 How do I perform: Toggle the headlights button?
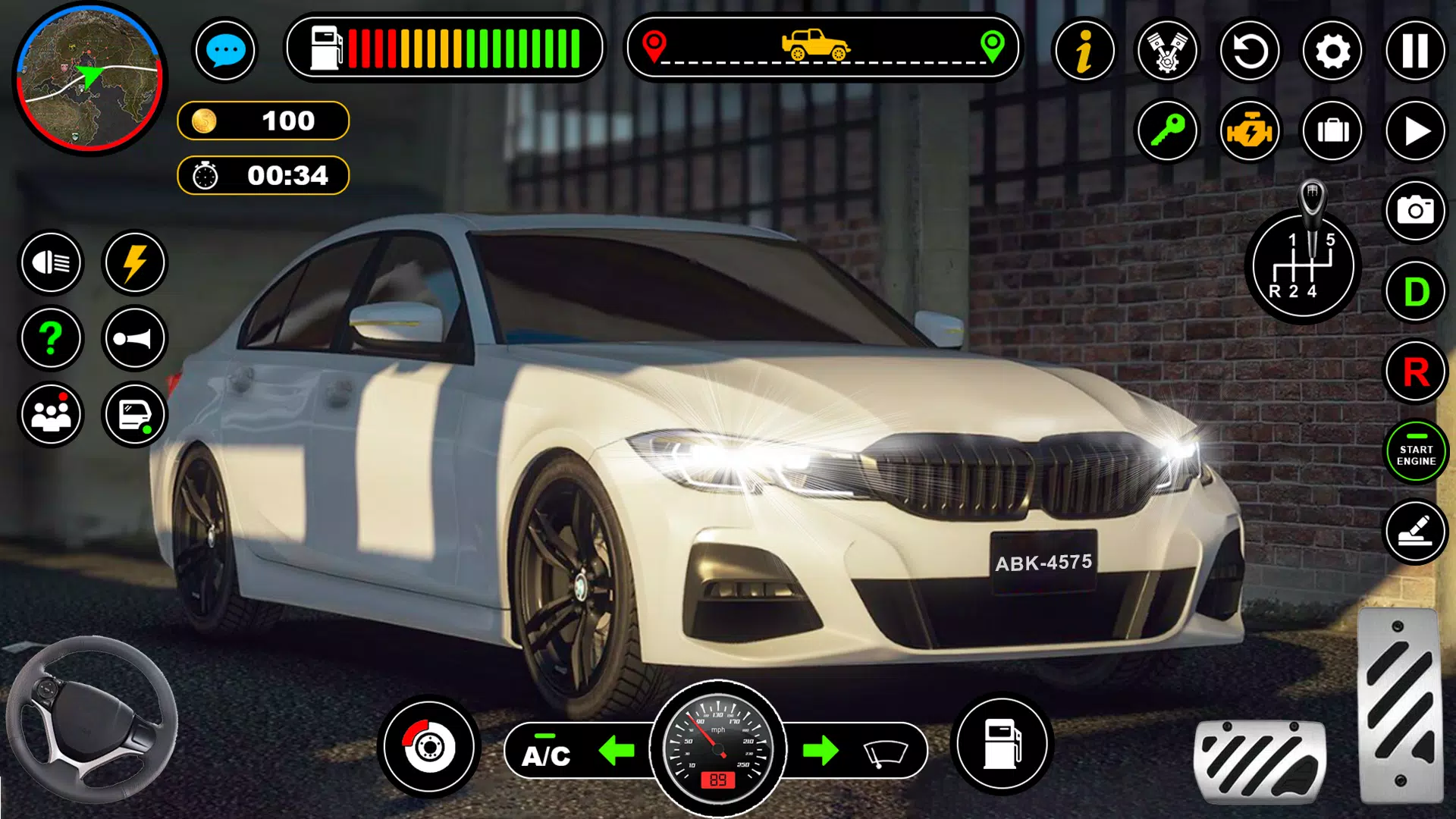[51, 263]
